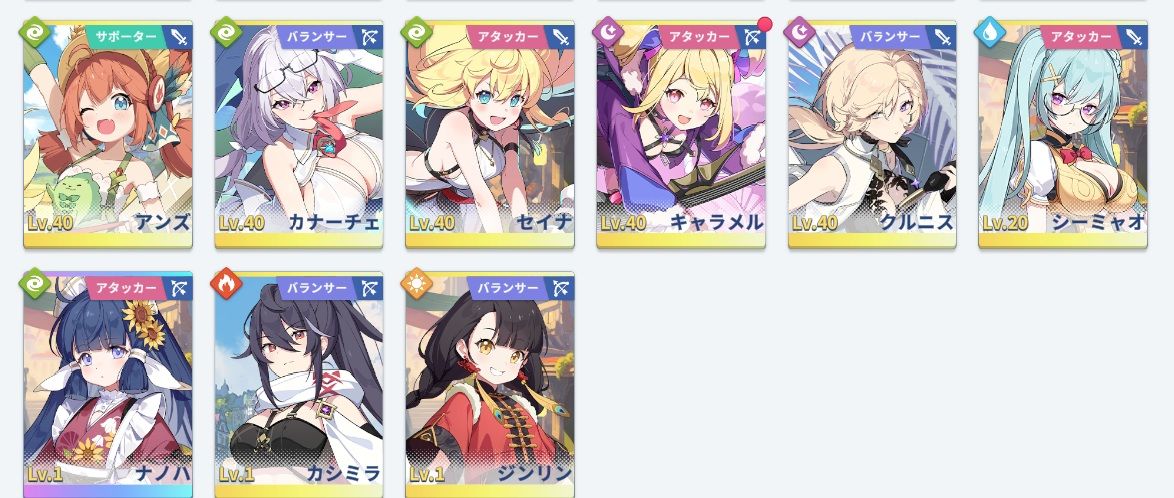Open the カシミラ character card
The image size is (1174, 498).
pyautogui.click(x=299, y=385)
